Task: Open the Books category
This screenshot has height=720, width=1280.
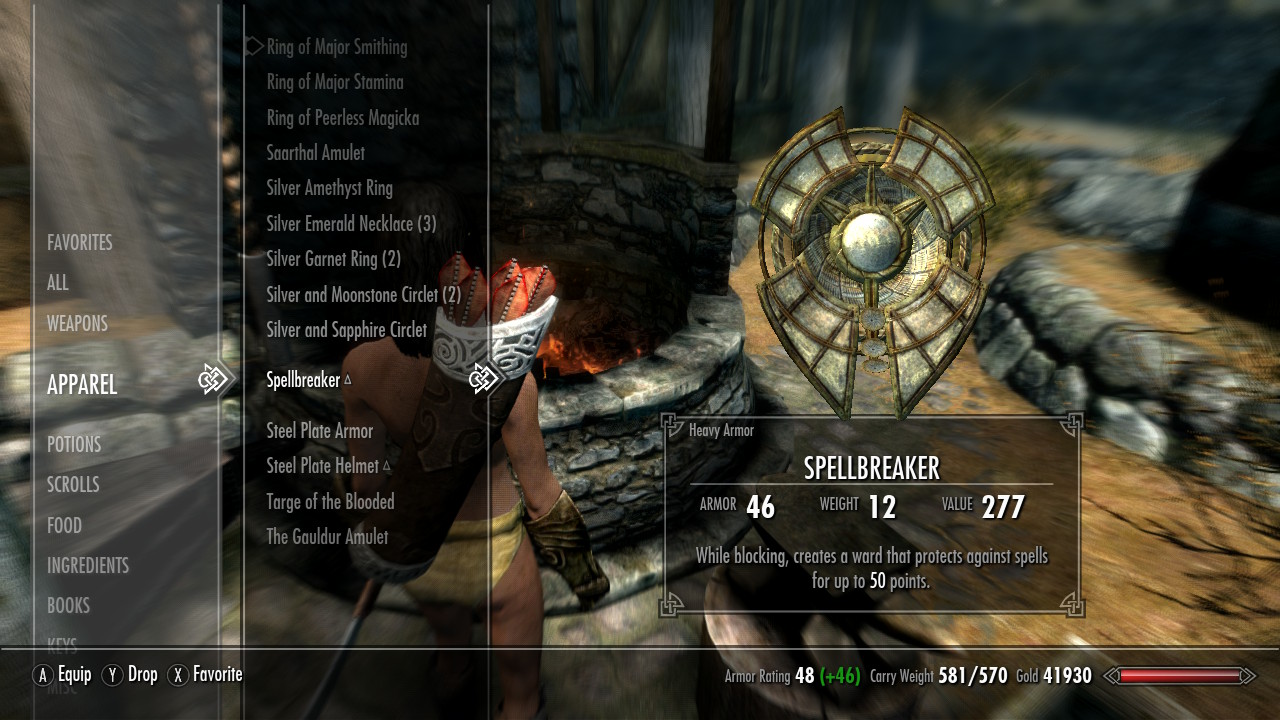Action: click(68, 606)
